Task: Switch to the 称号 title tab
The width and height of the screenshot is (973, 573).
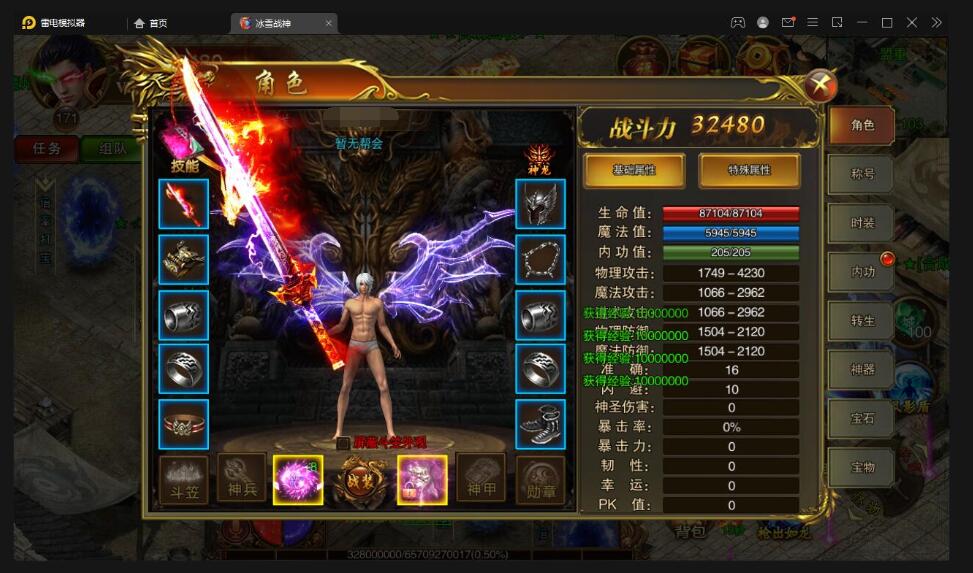Action: (x=861, y=174)
